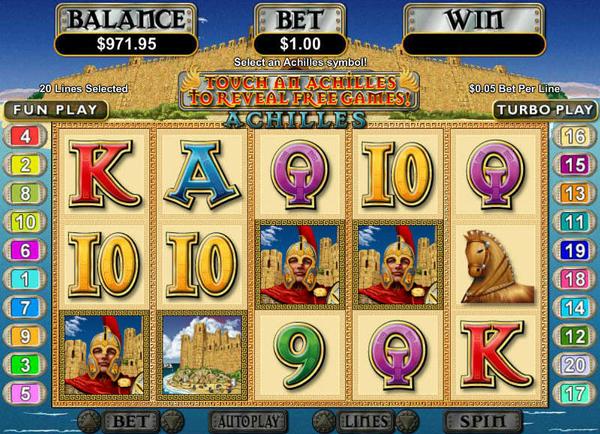The width and height of the screenshot is (600, 434).
Task: Click the Bet button on the bottom bar
Action: [132, 419]
